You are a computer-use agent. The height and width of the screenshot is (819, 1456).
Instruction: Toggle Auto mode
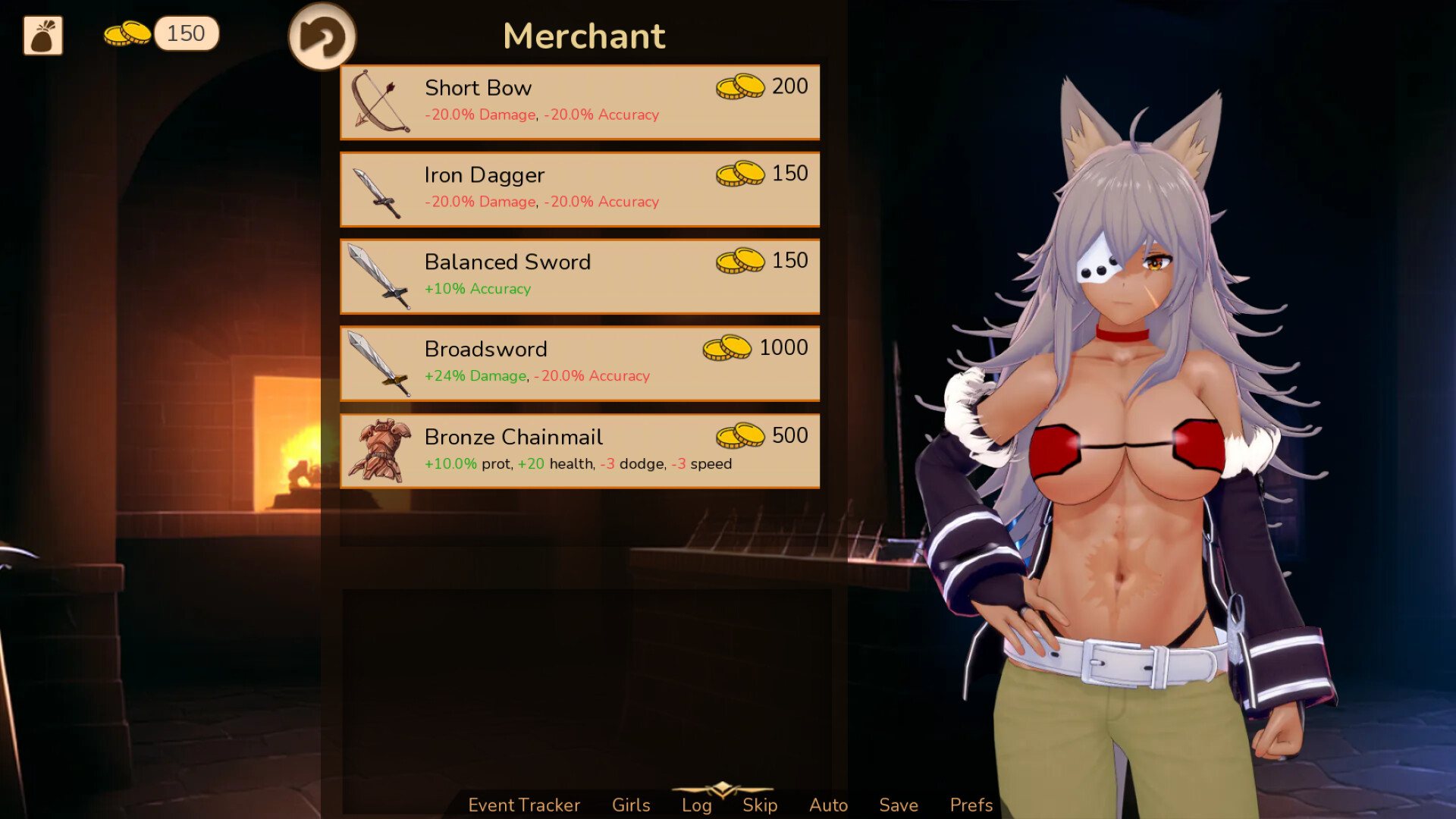tap(828, 805)
